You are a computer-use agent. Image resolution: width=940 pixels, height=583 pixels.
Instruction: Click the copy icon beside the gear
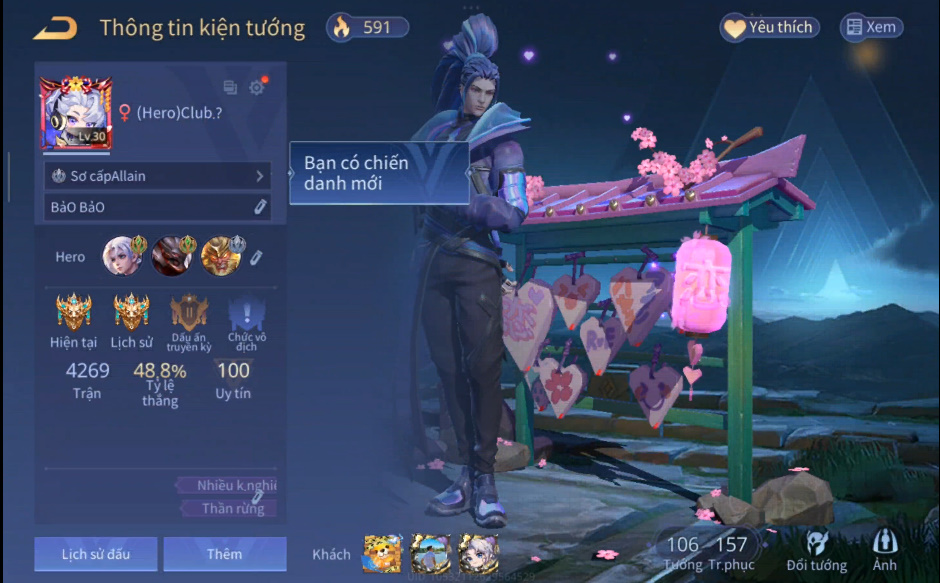tap(230, 88)
